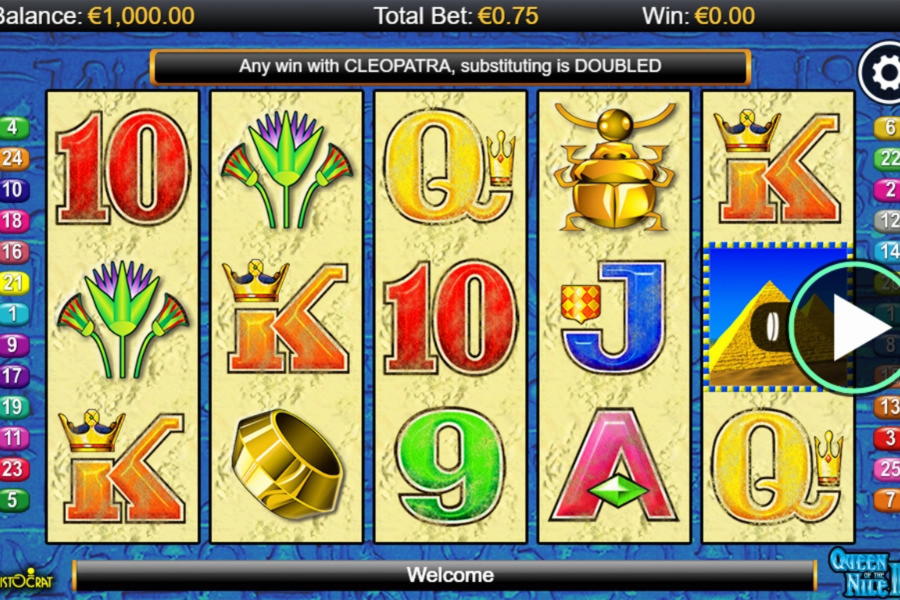The image size is (900, 600).
Task: Click the yellow payline 21 marker
Action: coord(14,283)
